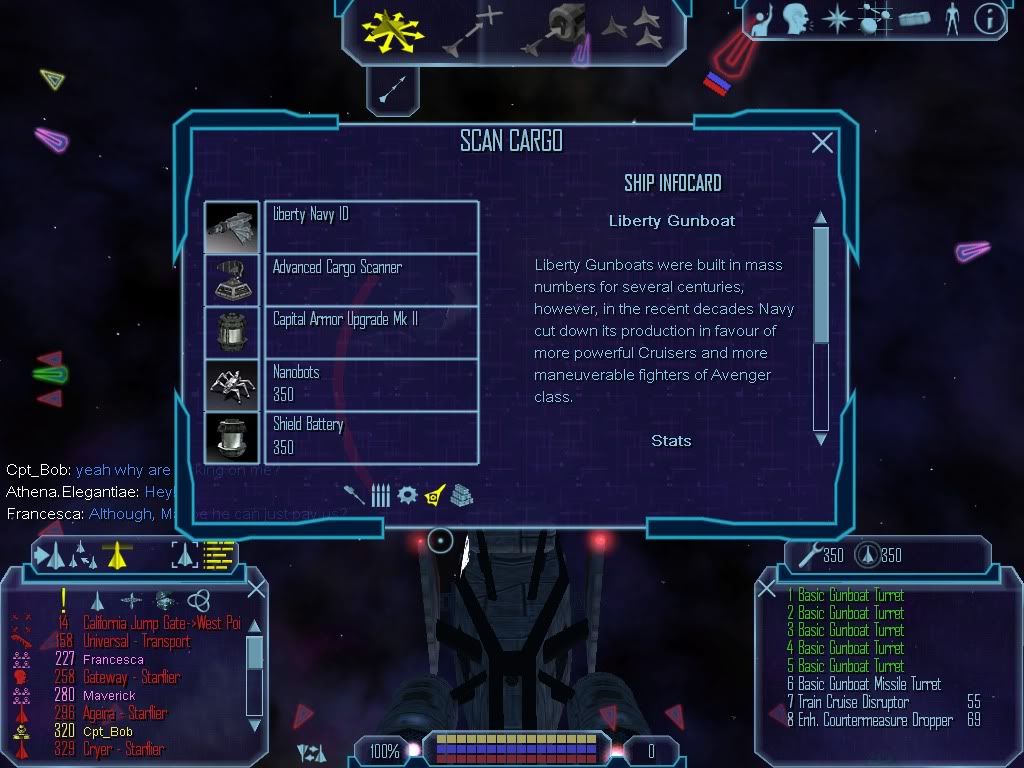This screenshot has height=768, width=1024.
Task: Target Francesca in the contact list
Action: click(x=111, y=660)
